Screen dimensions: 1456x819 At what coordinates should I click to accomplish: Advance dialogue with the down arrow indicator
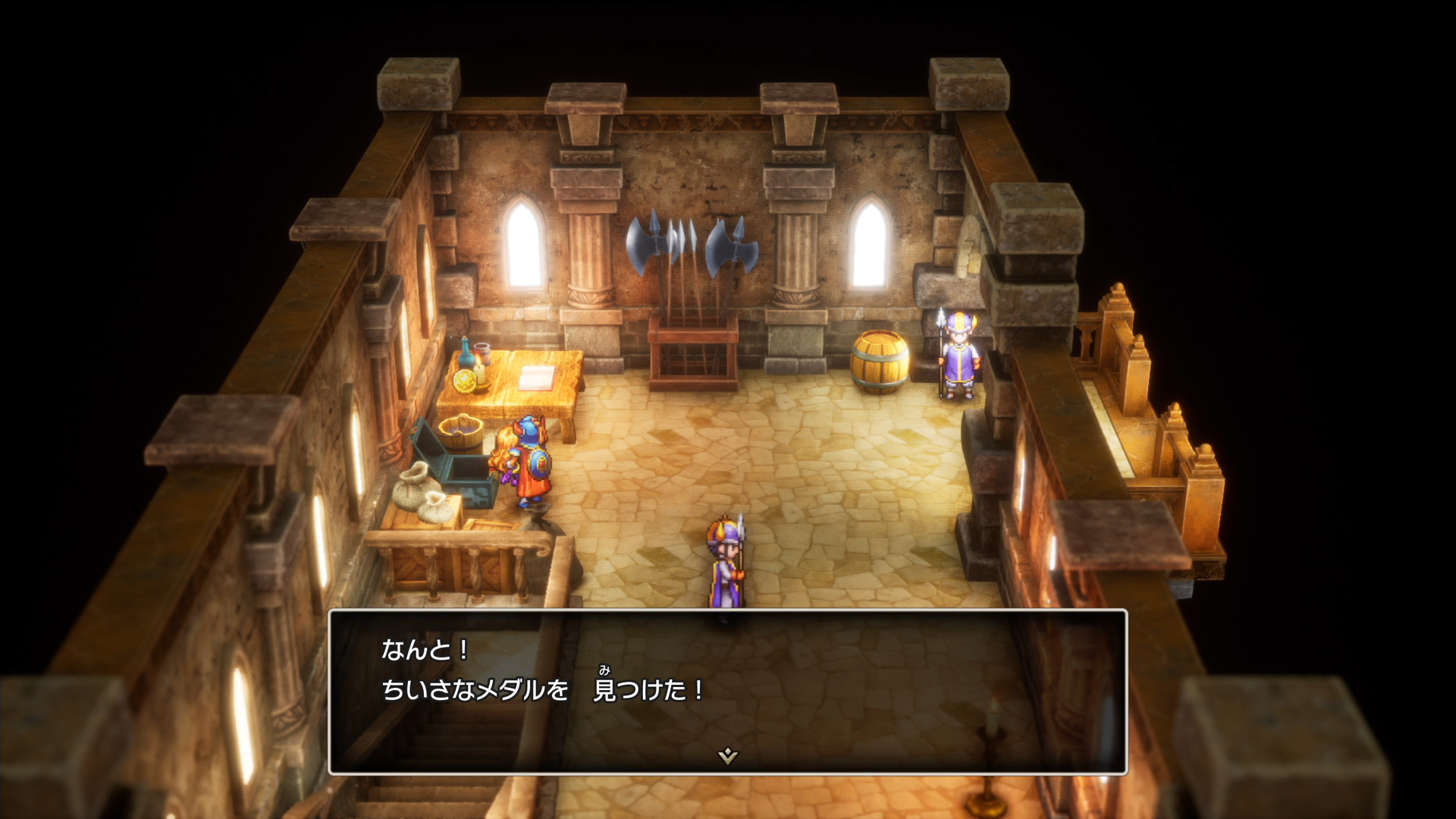(x=727, y=755)
